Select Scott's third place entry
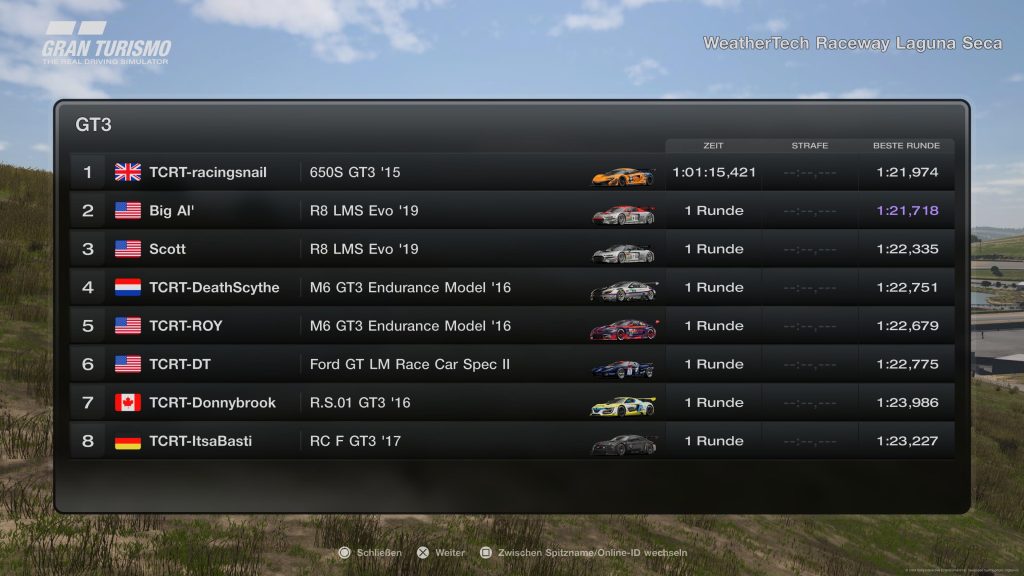This screenshot has height=576, width=1024. (x=510, y=249)
